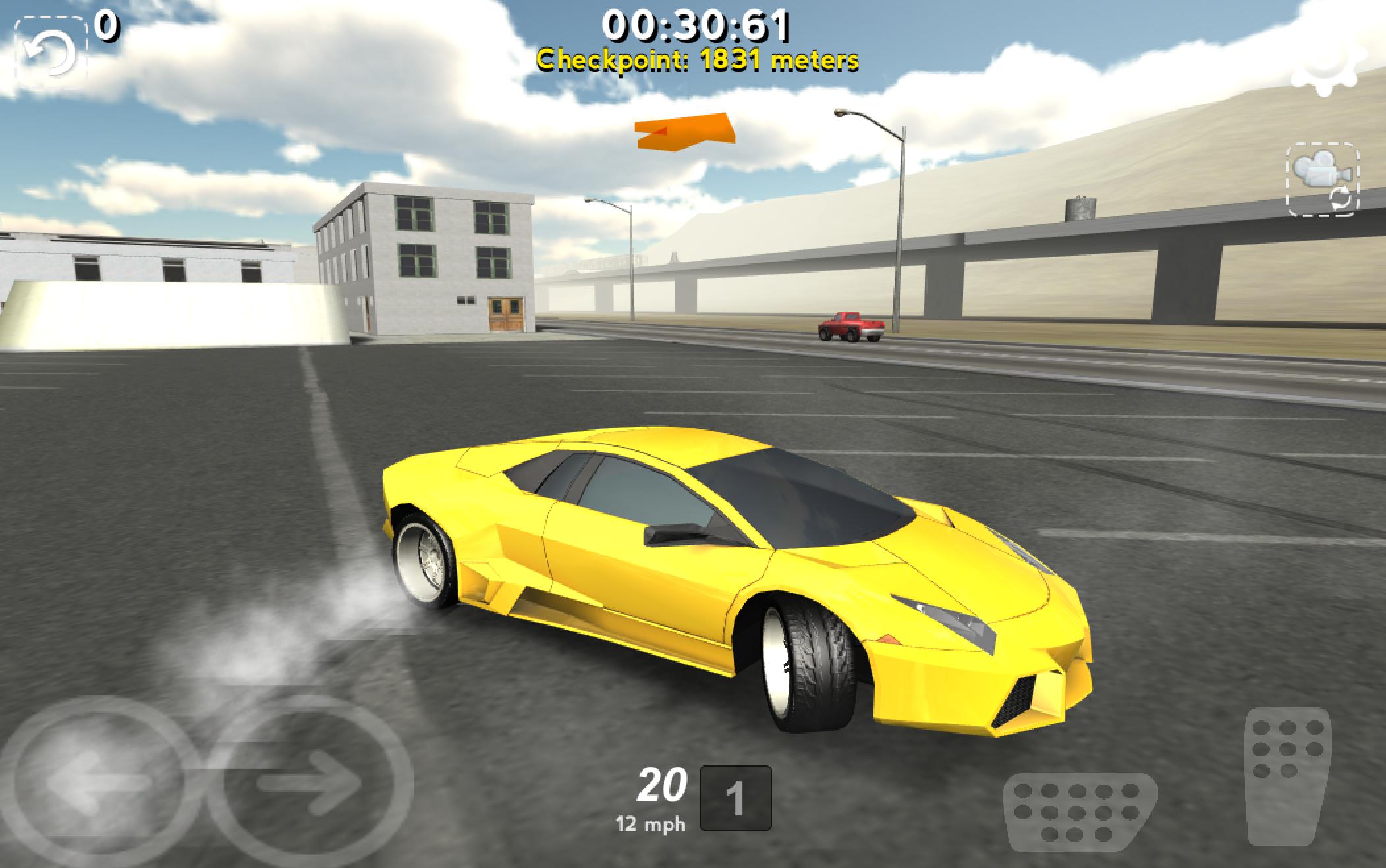This screenshot has width=1386, height=868.
Task: Click the orange checkpoint direction arrow
Action: tap(685, 129)
